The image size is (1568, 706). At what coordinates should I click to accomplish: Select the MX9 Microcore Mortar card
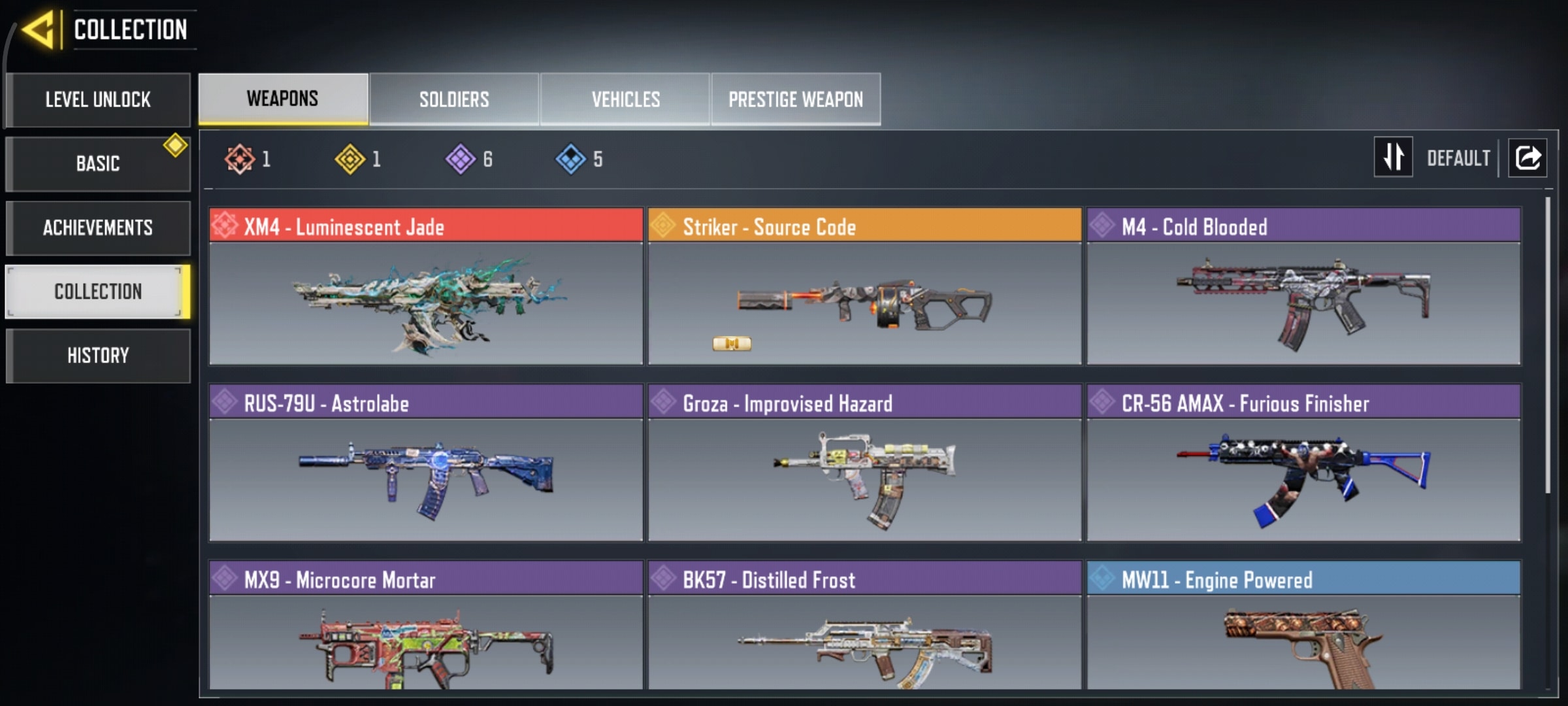(x=426, y=628)
